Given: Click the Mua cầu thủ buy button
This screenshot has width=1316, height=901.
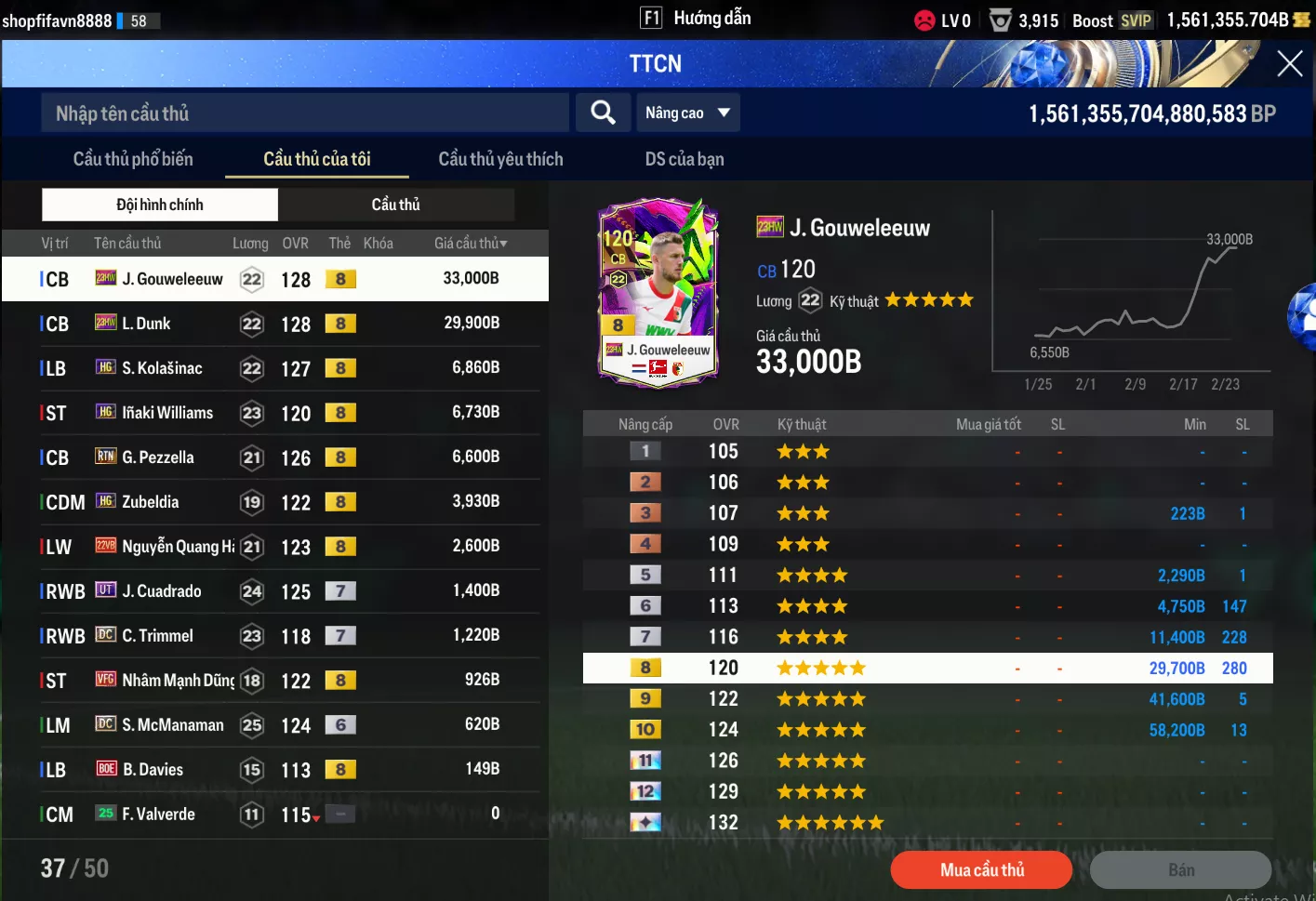Looking at the screenshot, I should point(981,870).
